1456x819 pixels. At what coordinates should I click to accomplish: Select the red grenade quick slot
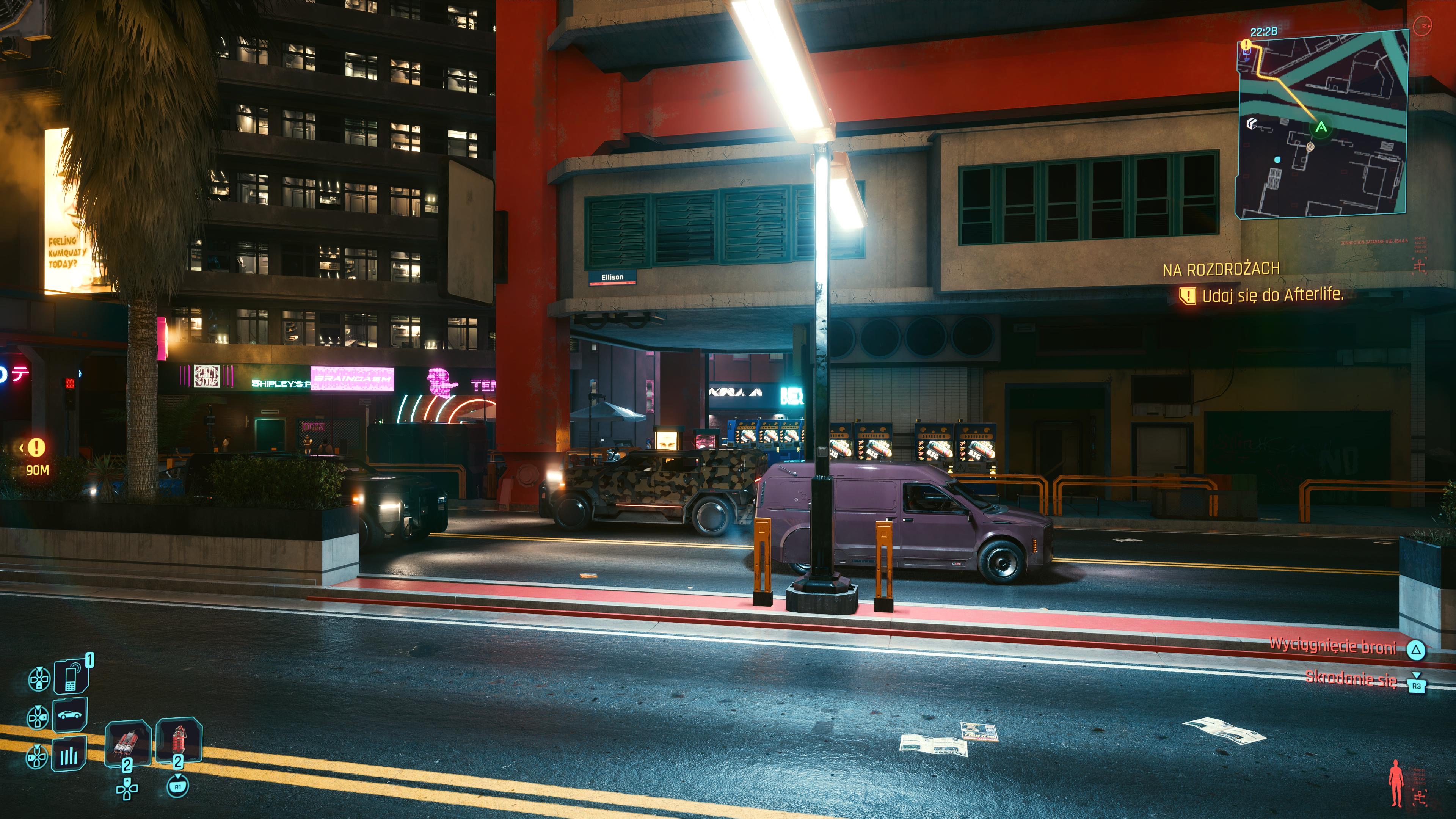179,742
